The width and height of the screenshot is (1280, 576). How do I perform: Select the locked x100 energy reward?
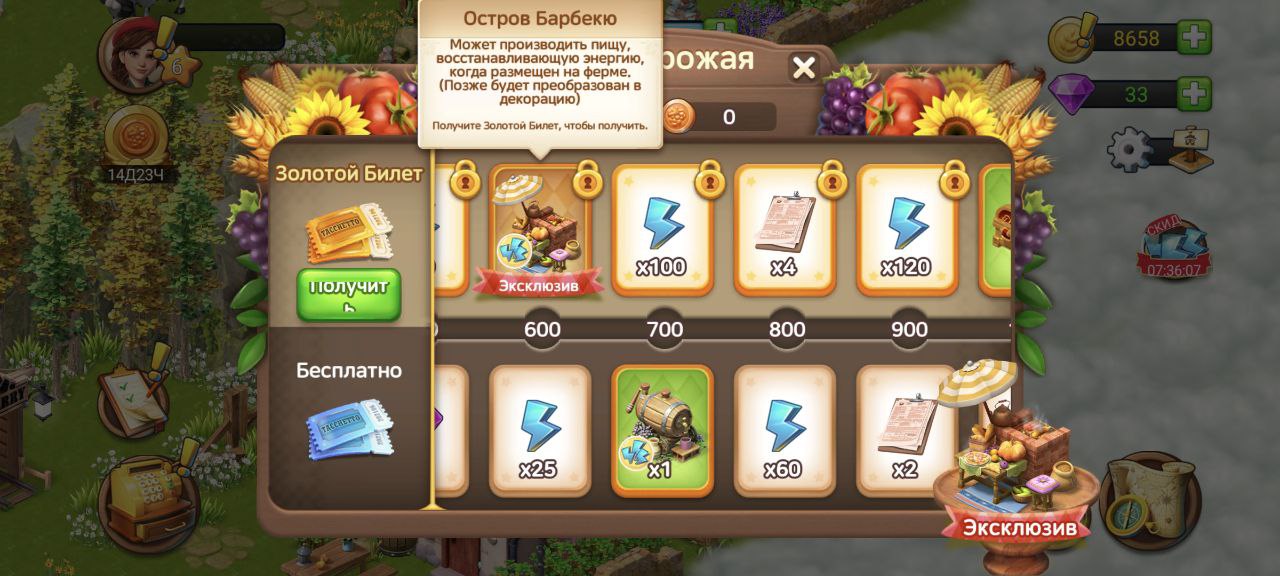663,231
